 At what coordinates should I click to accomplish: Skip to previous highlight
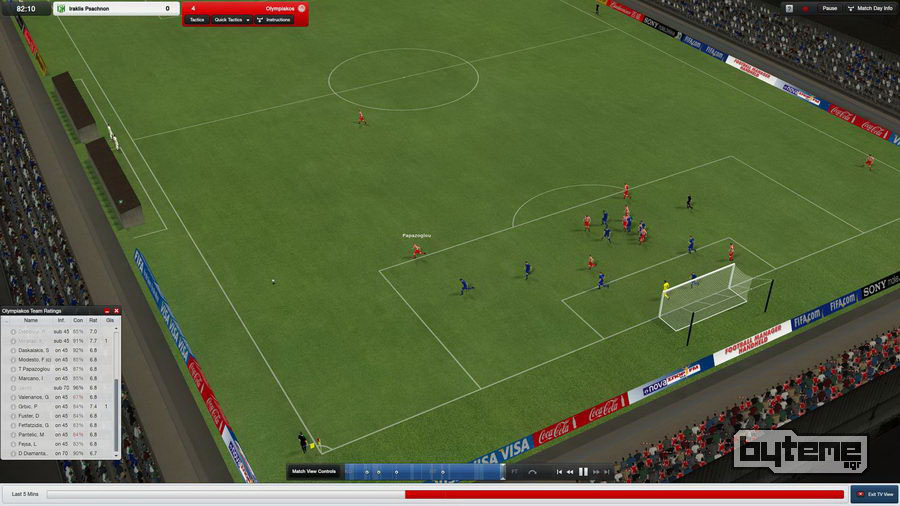[x=559, y=471]
